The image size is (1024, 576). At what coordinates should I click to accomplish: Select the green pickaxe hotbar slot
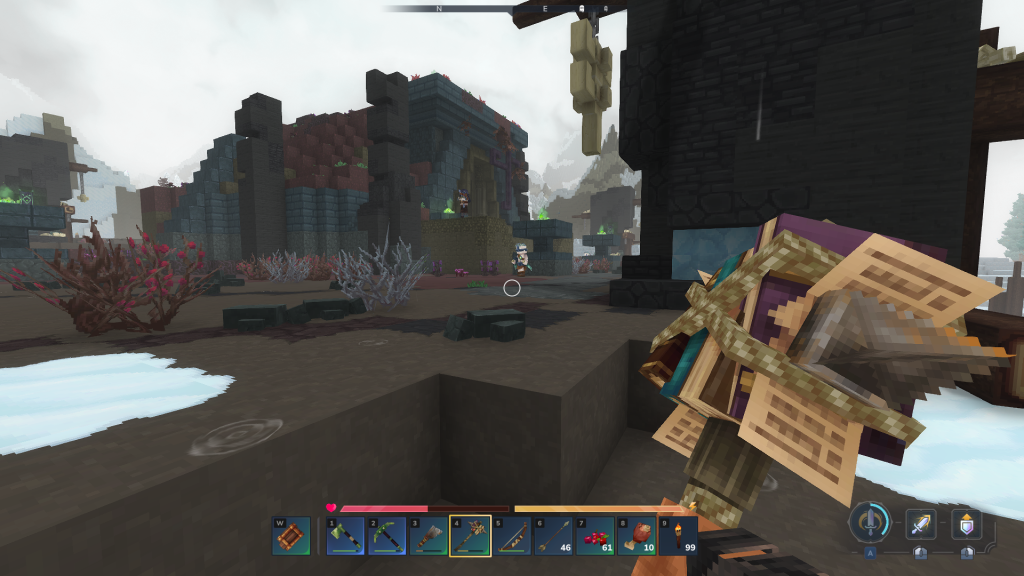click(x=387, y=535)
